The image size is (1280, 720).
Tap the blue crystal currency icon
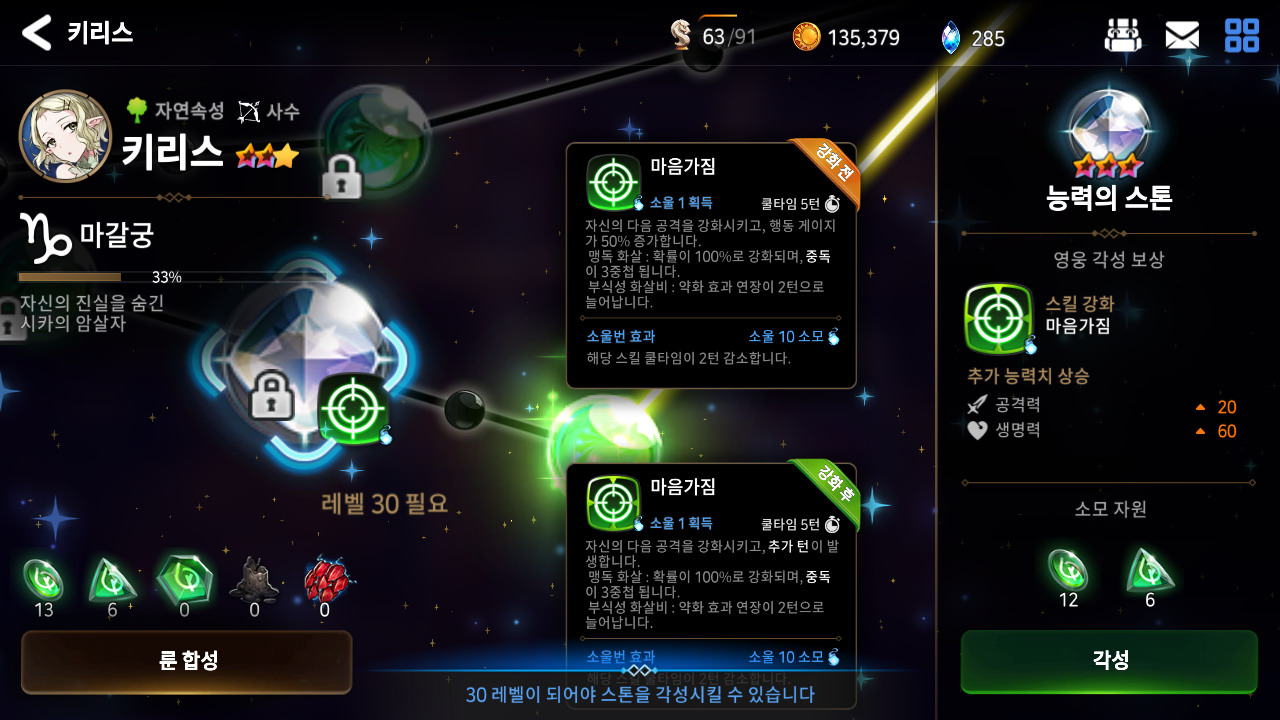(950, 38)
